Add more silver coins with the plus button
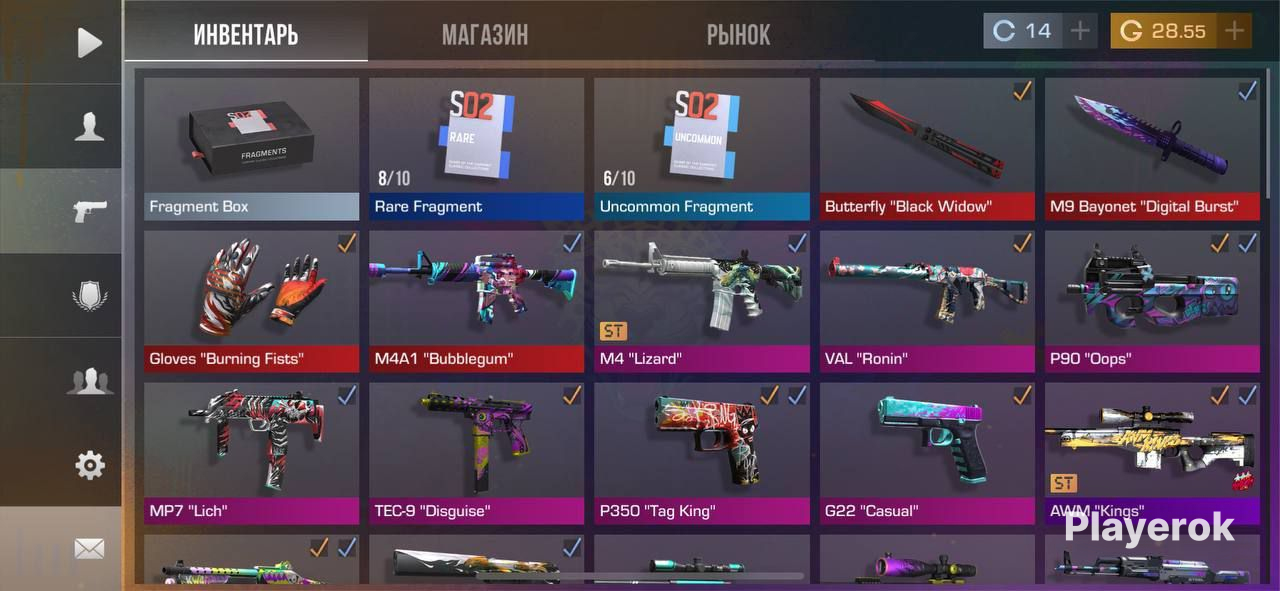Image resolution: width=1280 pixels, height=591 pixels. [x=1079, y=31]
